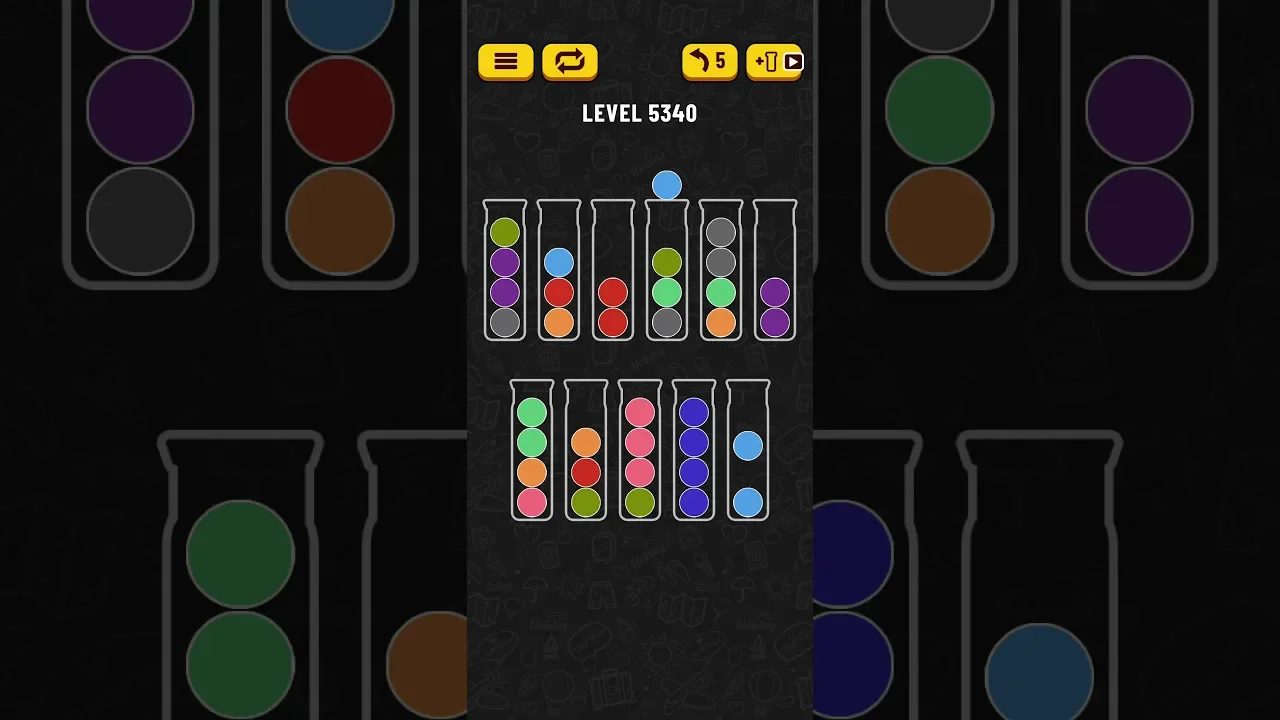This screenshot has width=1280, height=720.
Task: Open the hamburger menu
Action: (x=506, y=62)
